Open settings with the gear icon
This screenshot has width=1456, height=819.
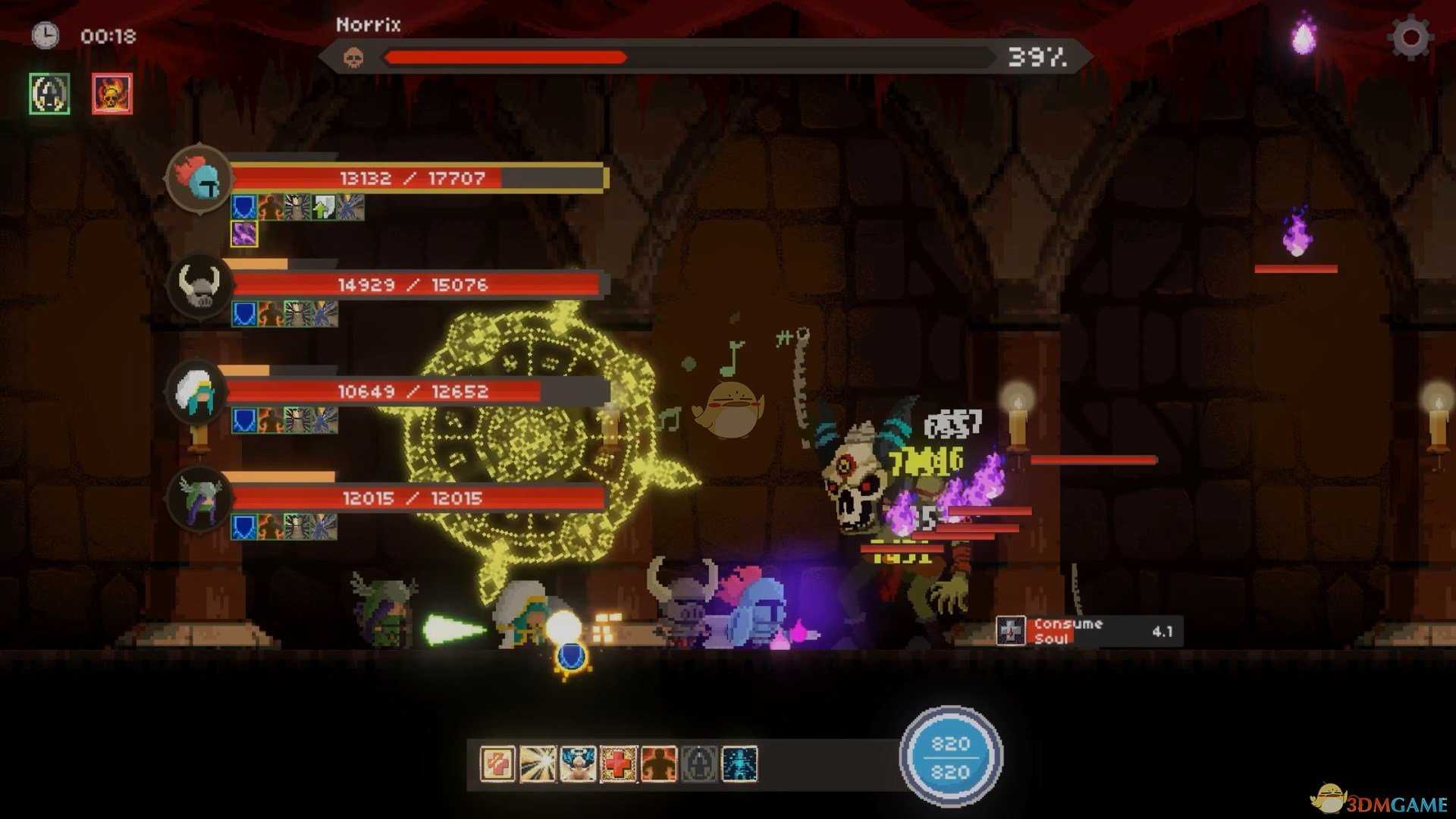click(1410, 36)
